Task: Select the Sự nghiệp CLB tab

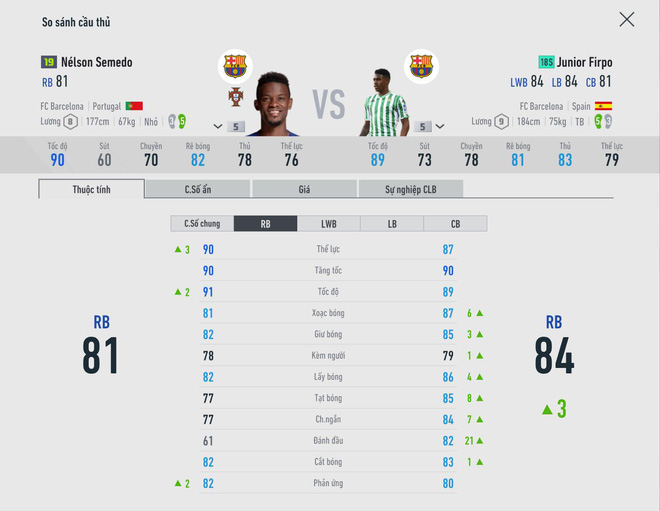Action: point(410,189)
